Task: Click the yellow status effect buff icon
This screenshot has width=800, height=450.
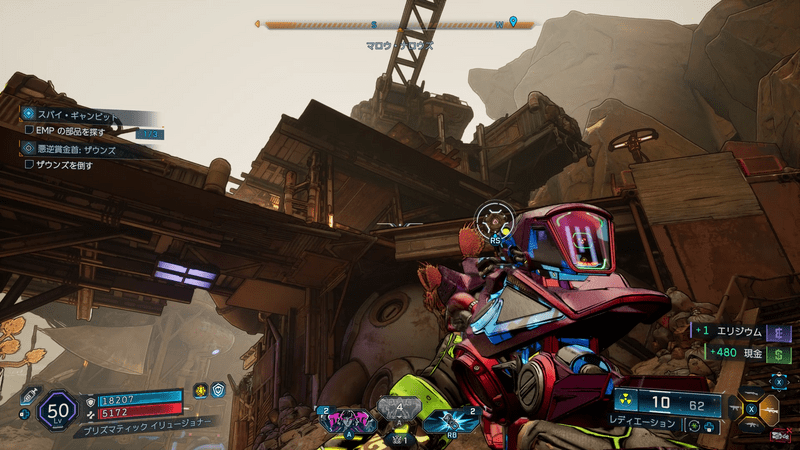Action: [x=199, y=392]
